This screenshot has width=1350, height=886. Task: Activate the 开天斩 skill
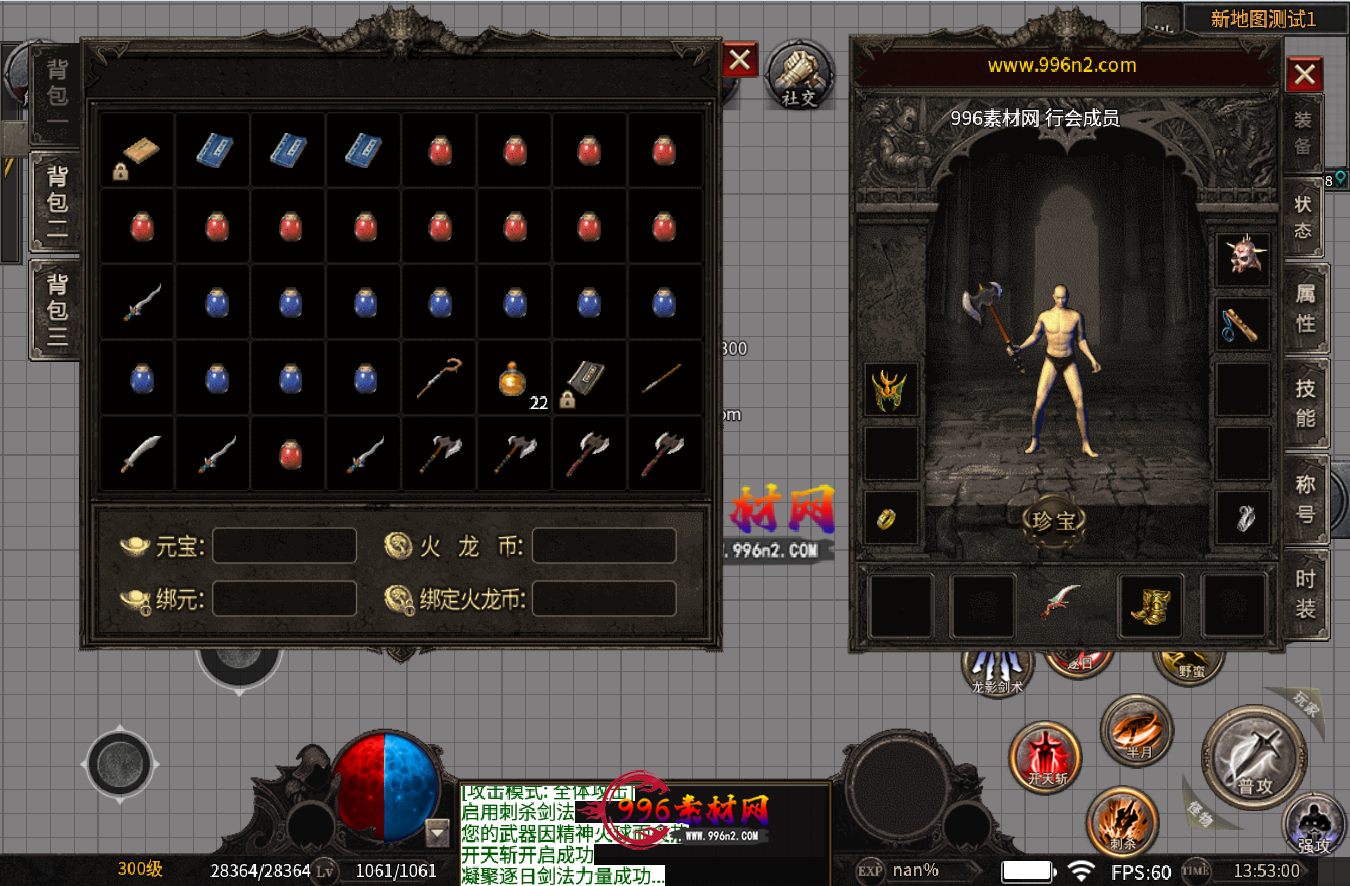(1046, 756)
